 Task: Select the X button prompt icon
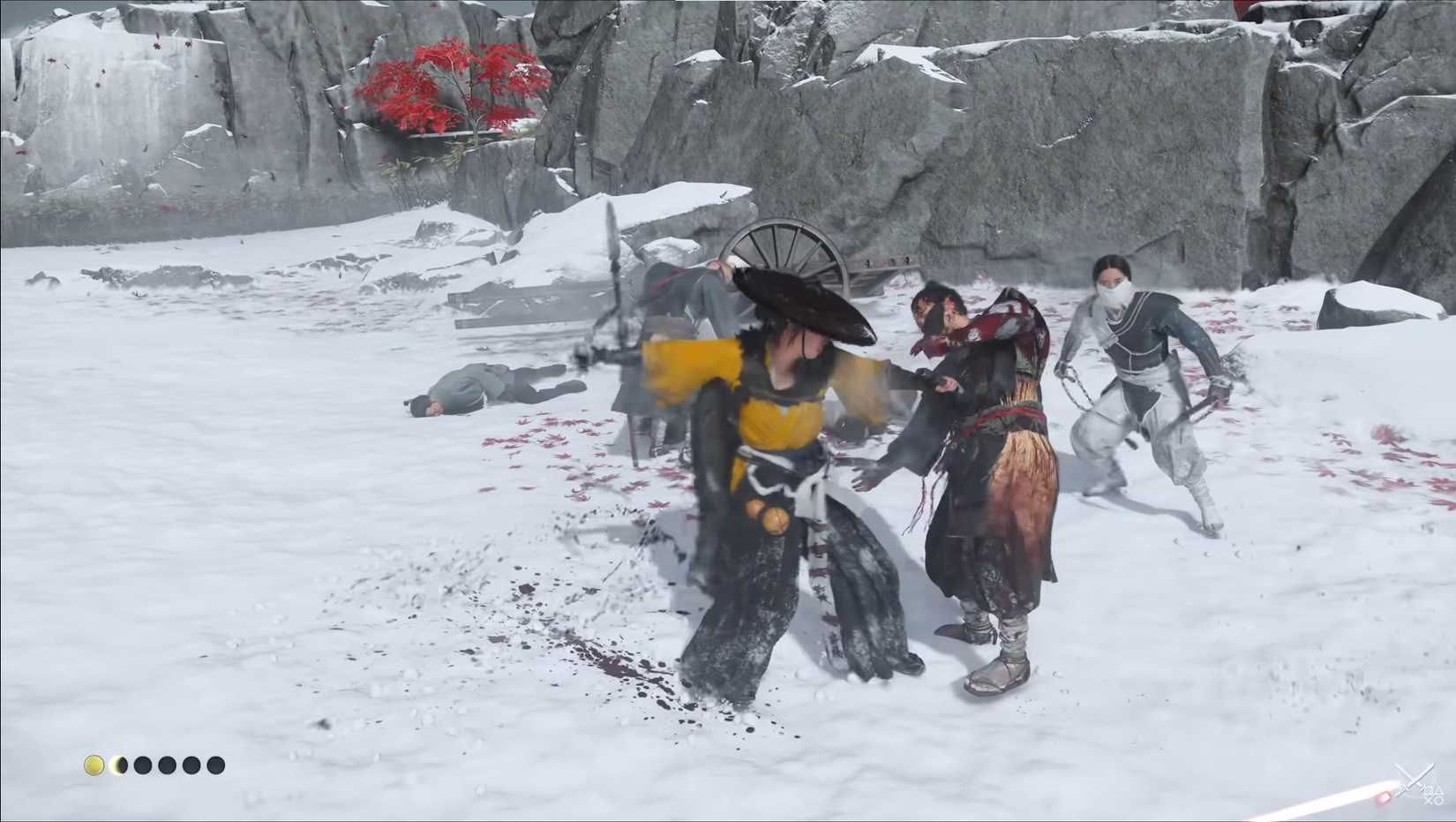click(x=1428, y=802)
